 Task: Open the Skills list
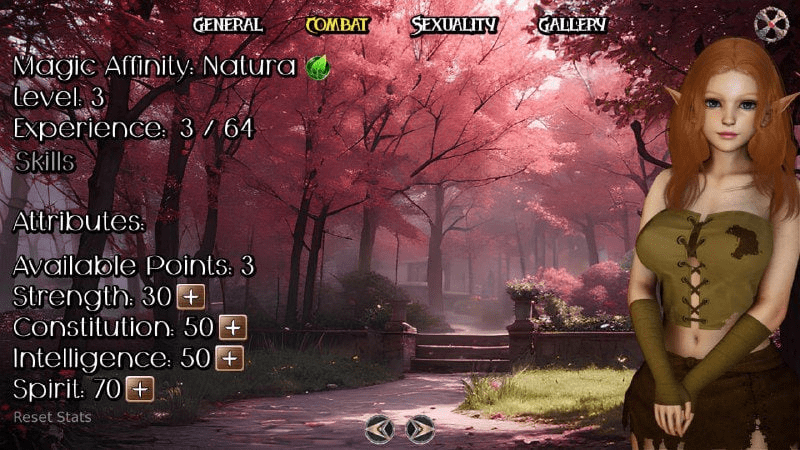[44, 162]
